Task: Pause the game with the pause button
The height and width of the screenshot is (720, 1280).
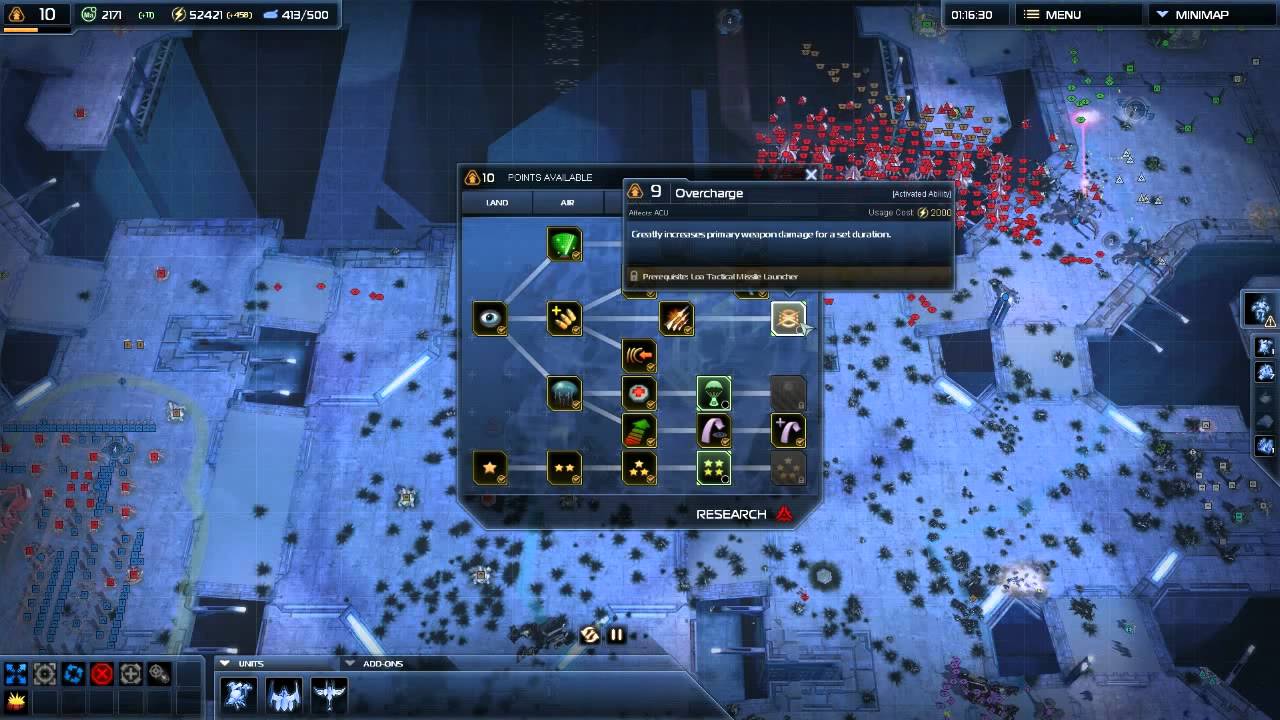Action: [x=616, y=634]
